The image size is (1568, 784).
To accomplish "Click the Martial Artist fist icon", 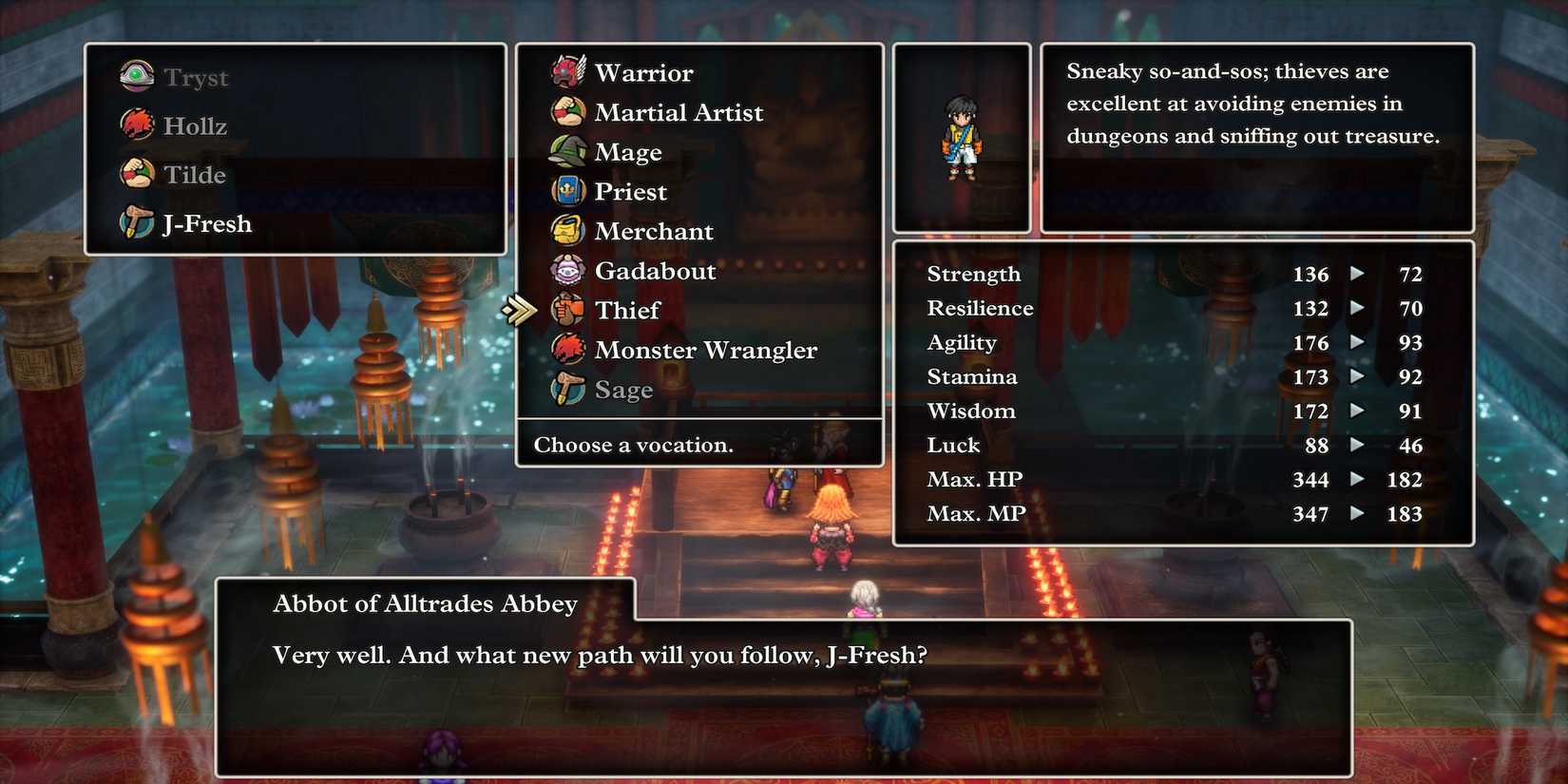I will [x=567, y=111].
